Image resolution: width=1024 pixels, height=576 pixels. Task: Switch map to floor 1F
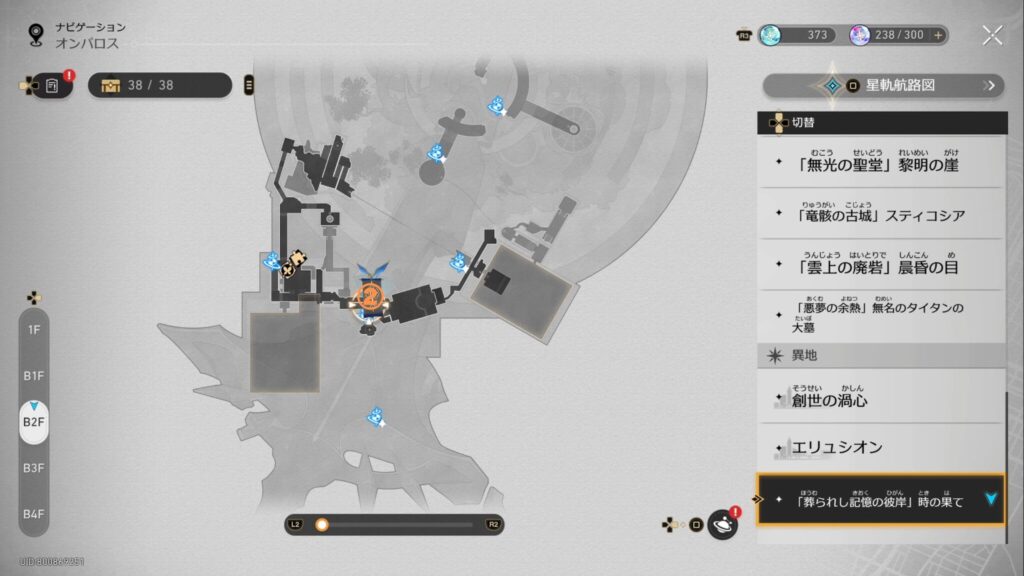click(34, 329)
